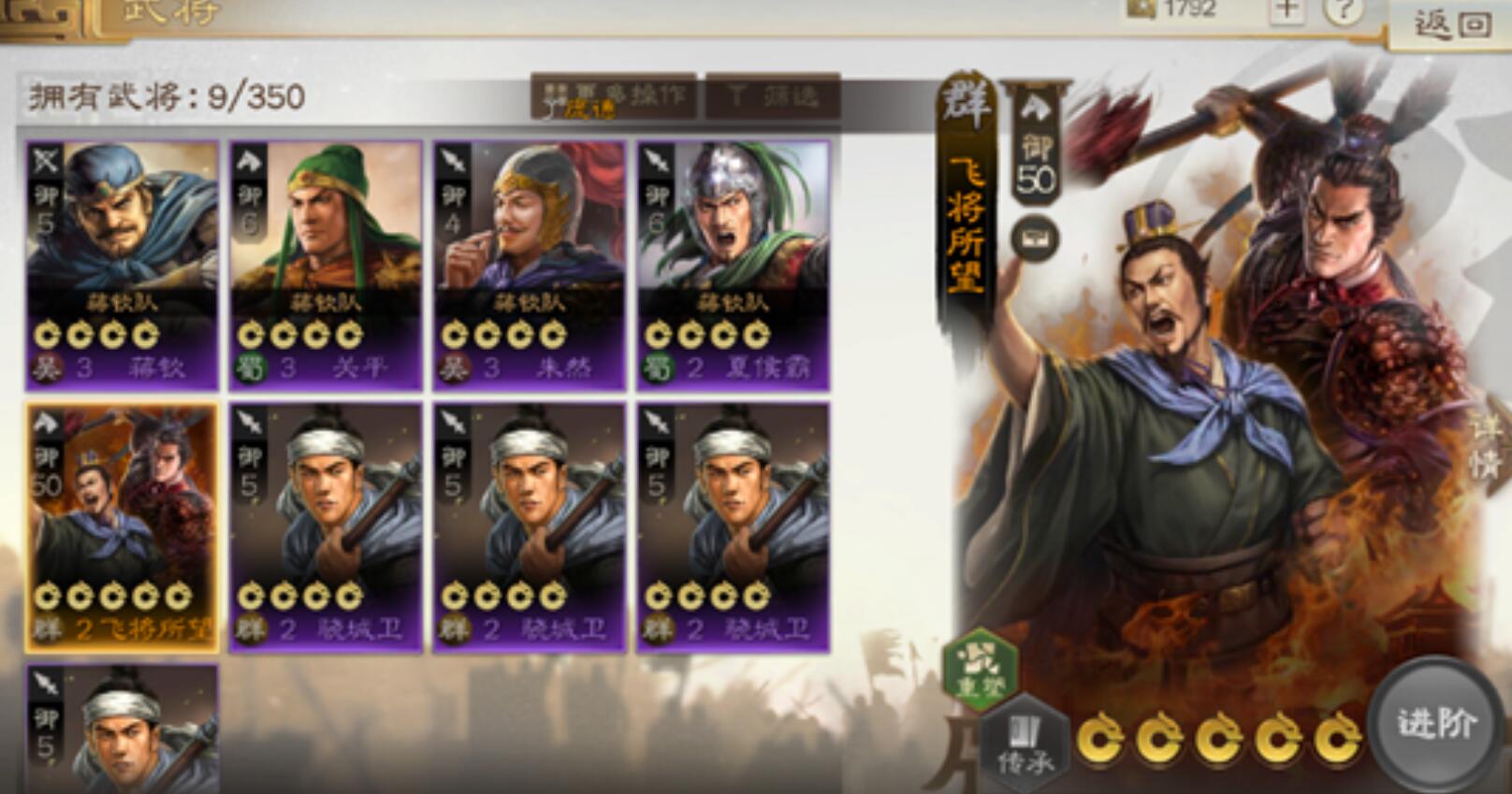Open the 筛选 filter dropdown
This screenshot has width=1512, height=794.
[x=771, y=95]
